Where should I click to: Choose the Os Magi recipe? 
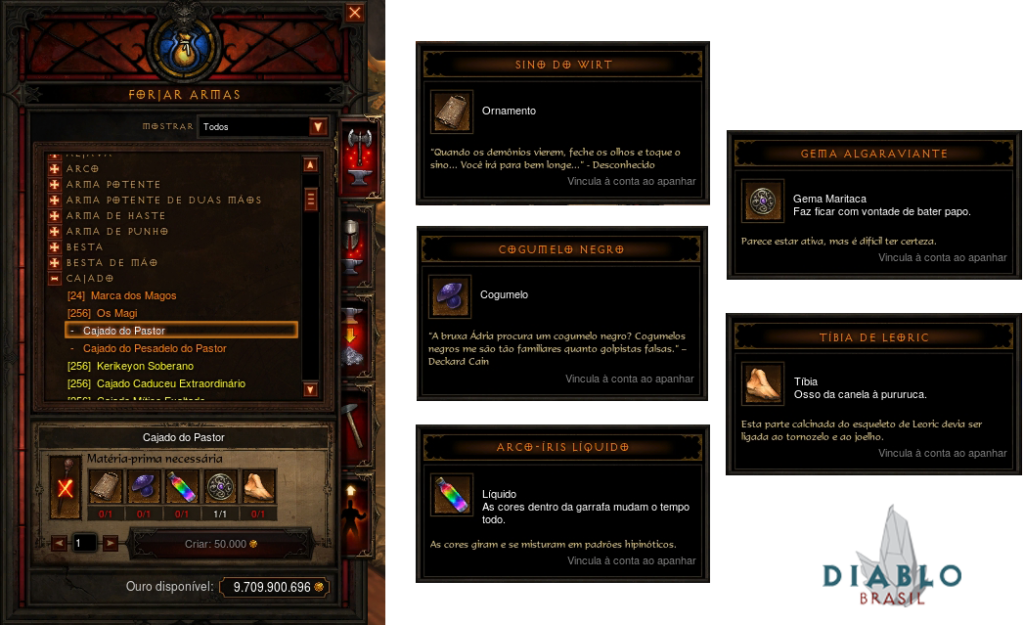116,313
